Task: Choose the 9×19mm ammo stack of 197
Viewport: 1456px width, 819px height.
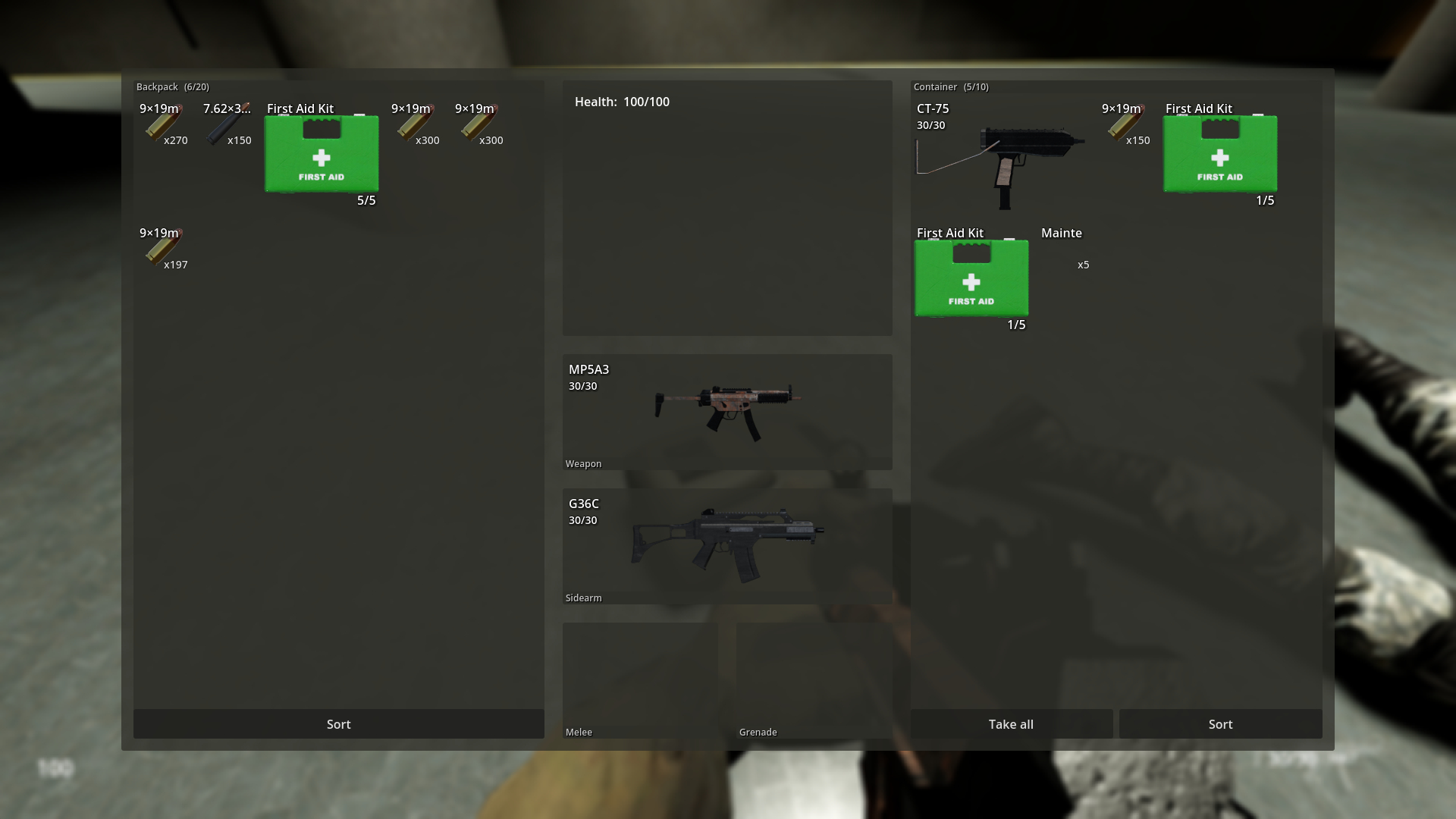Action: [164, 249]
